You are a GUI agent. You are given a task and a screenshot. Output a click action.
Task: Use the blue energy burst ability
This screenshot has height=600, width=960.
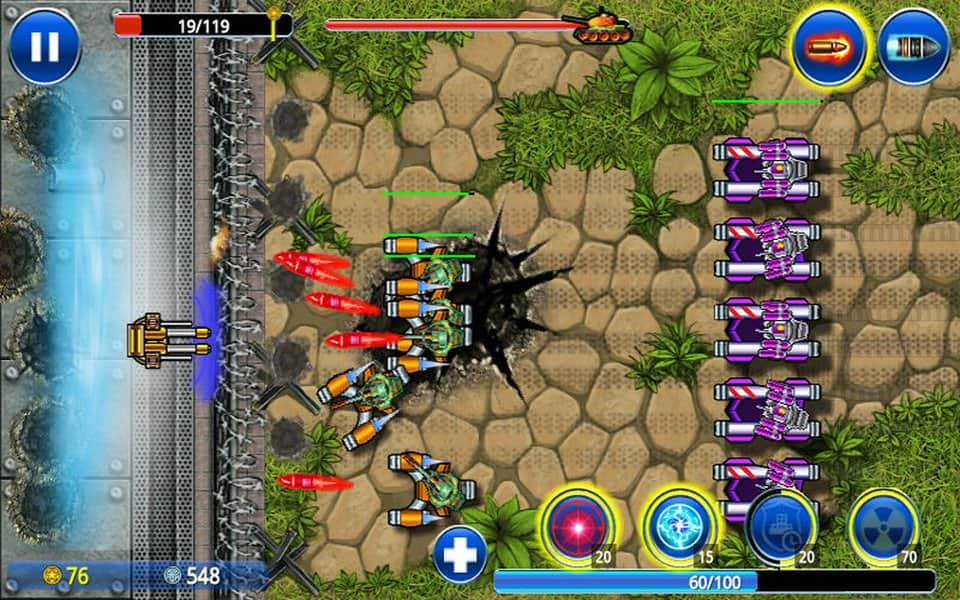[x=679, y=526]
